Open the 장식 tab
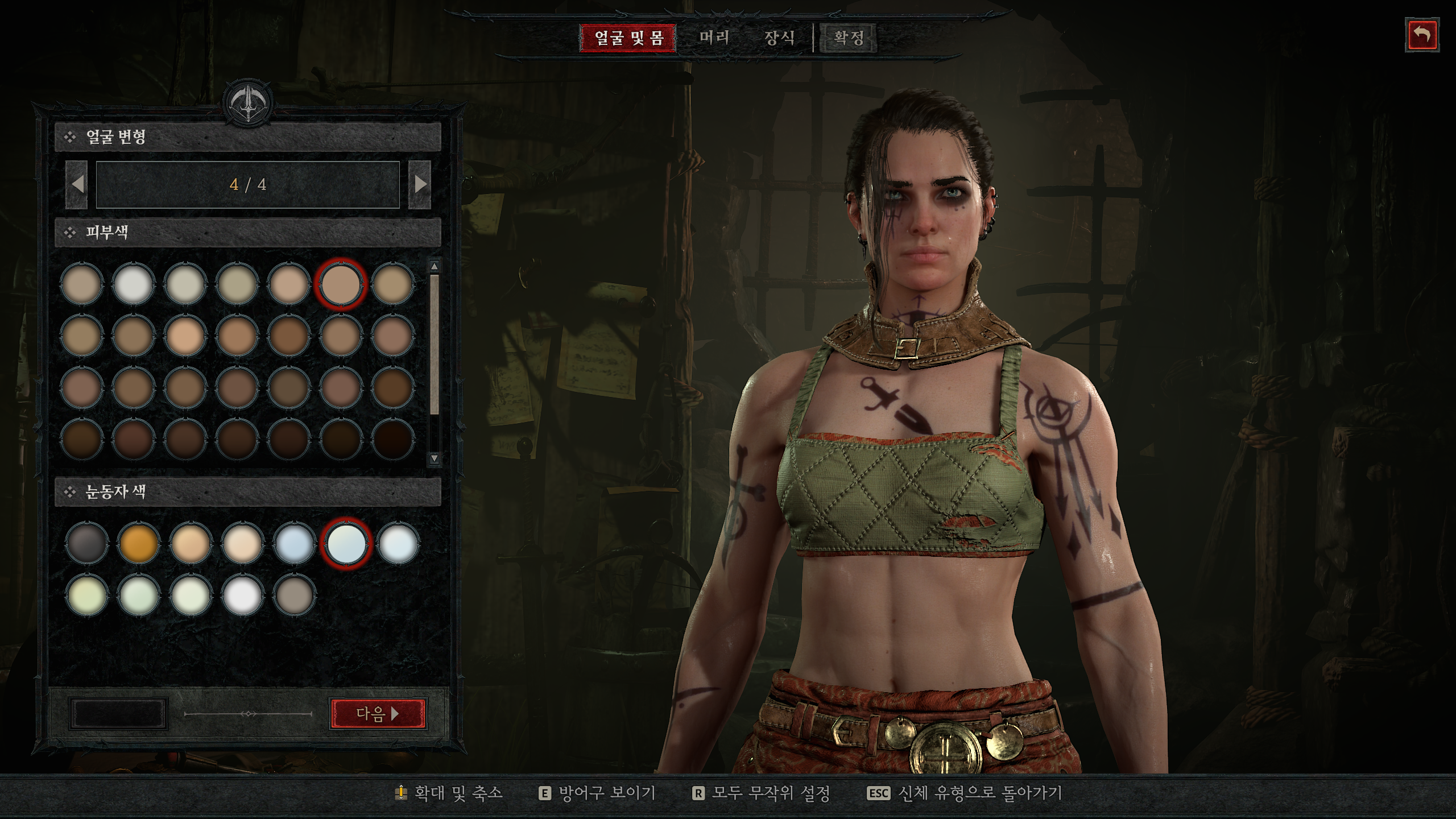This screenshot has width=1456, height=819. click(779, 38)
